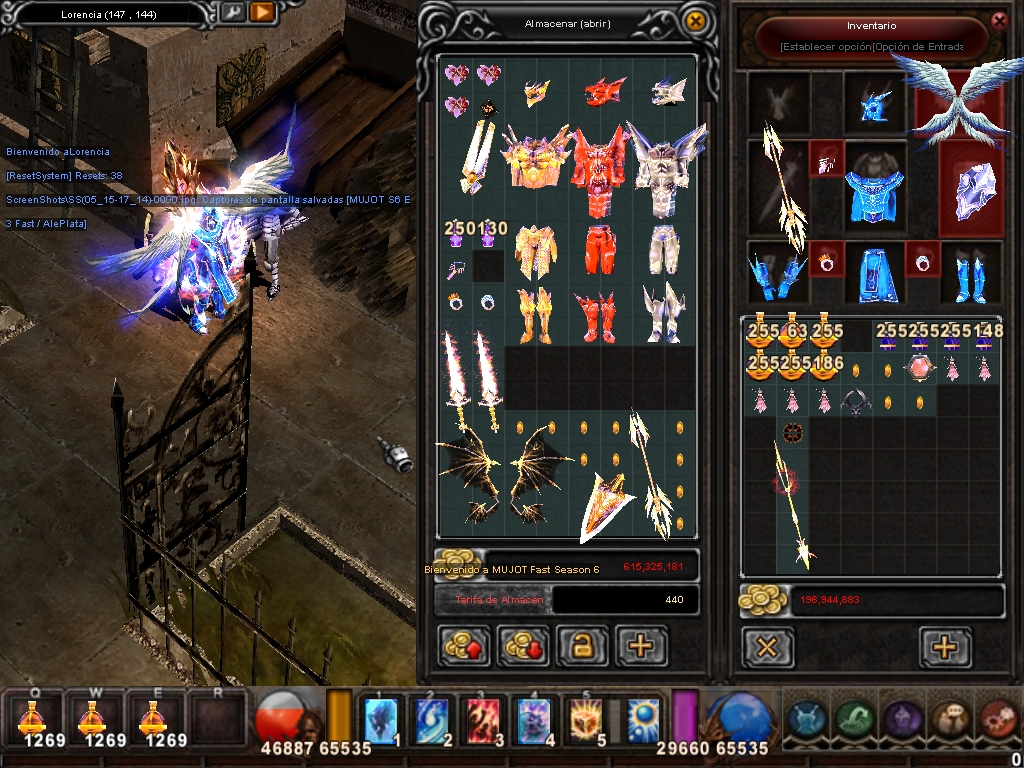Toggle the warehouse padlock button
The width and height of the screenshot is (1024, 768).
(582, 646)
